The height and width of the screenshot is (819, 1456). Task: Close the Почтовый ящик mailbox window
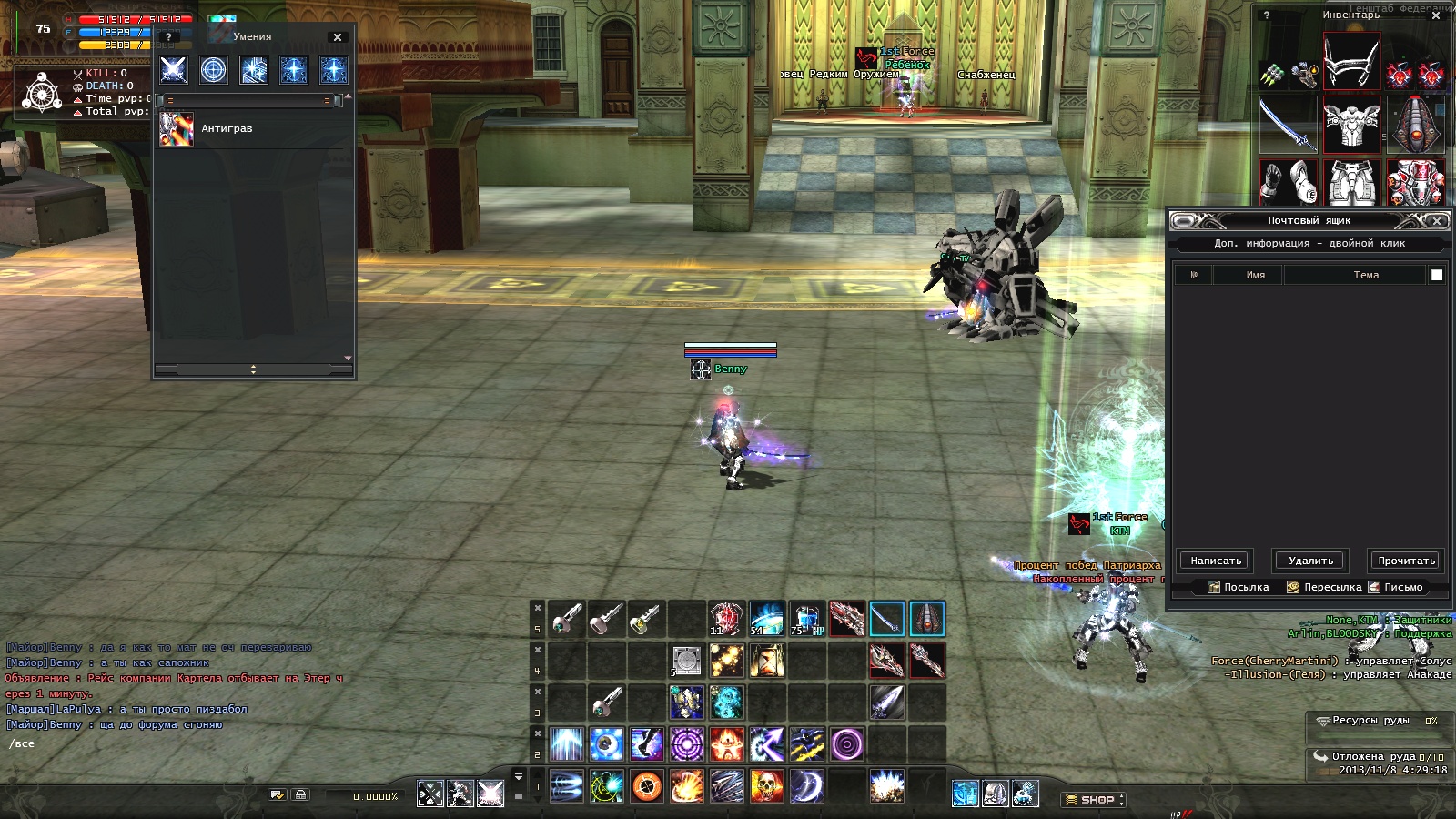point(1437,221)
